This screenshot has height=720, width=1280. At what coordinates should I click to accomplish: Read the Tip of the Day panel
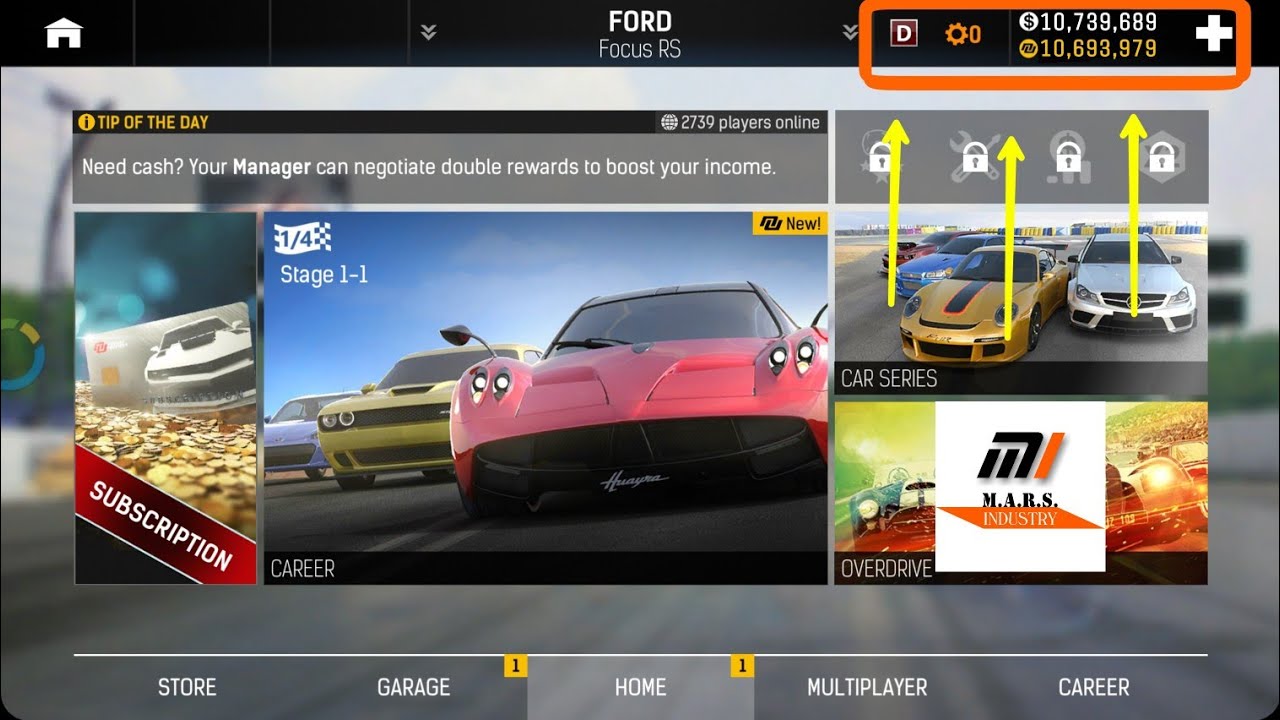(x=450, y=156)
